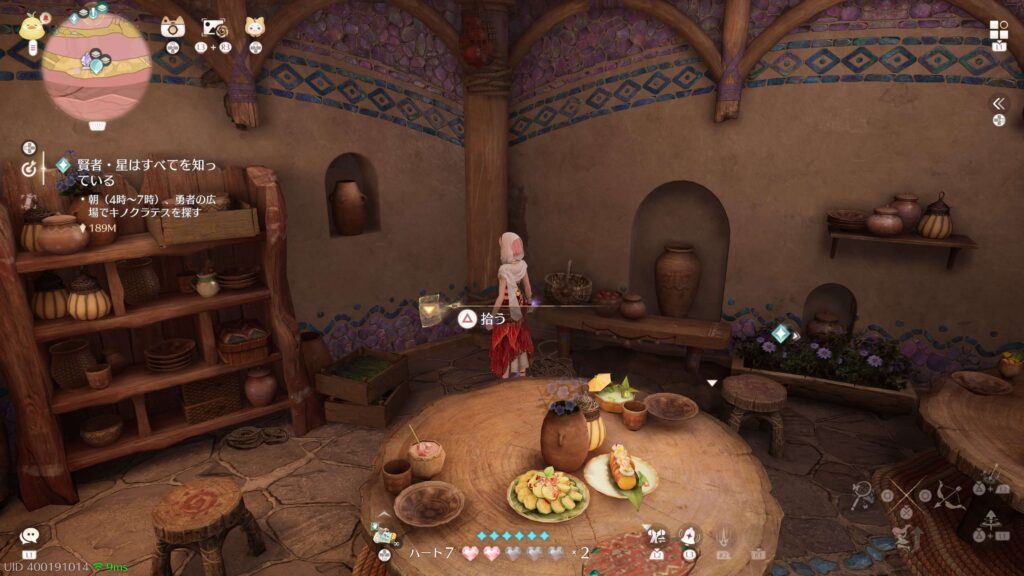Select the blonde cat companion icon
1024x576 pixels.
(255, 27)
